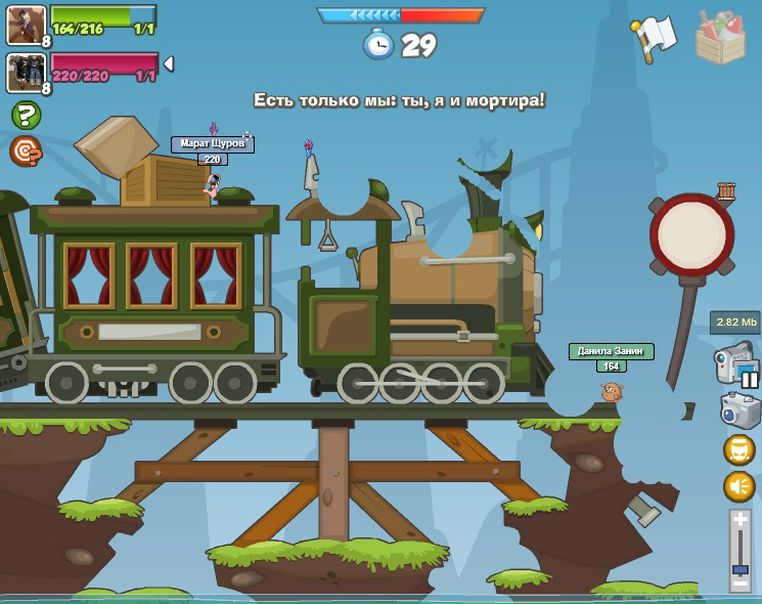The width and height of the screenshot is (762, 604).
Task: Surrender with the white flag button
Action: pos(654,39)
